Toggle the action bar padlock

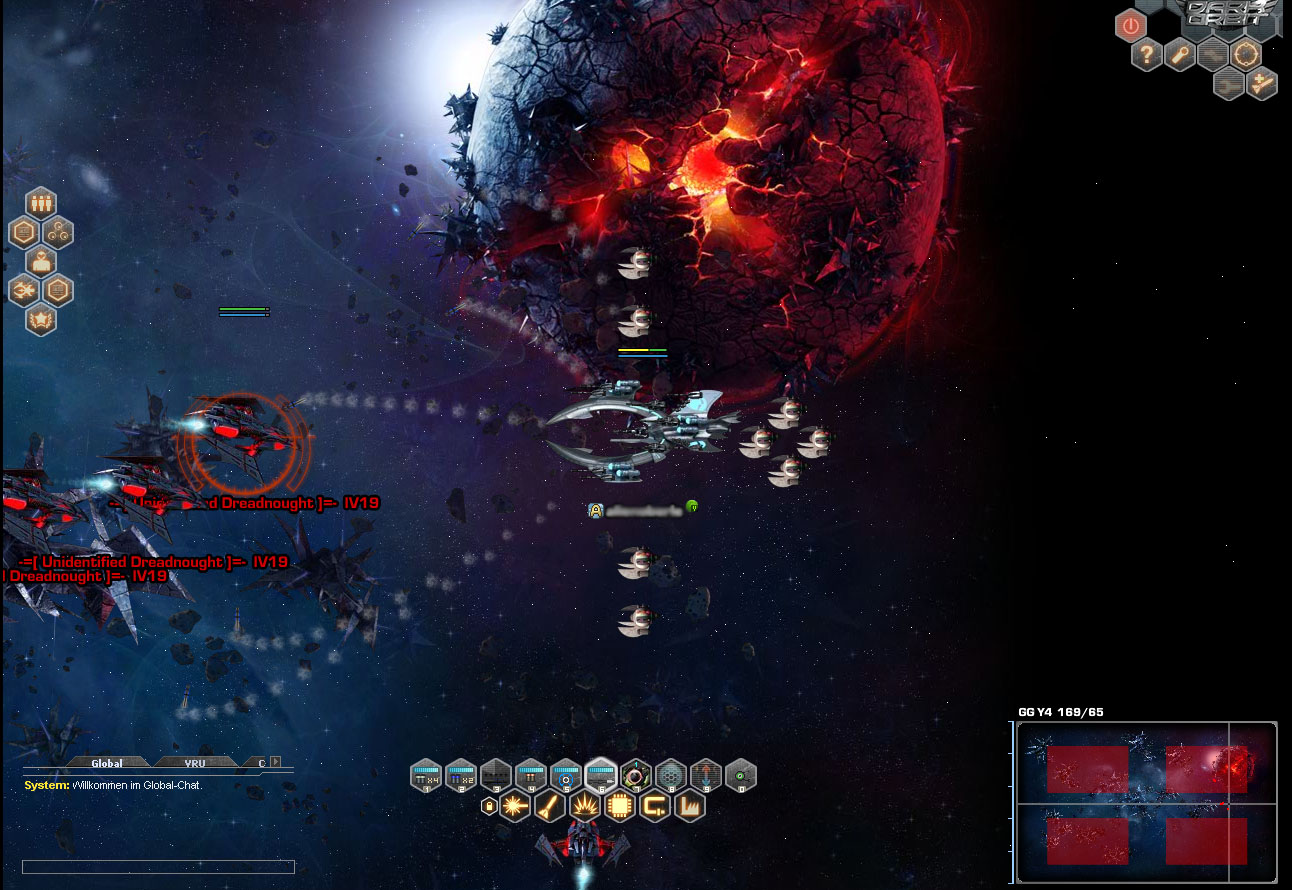489,805
